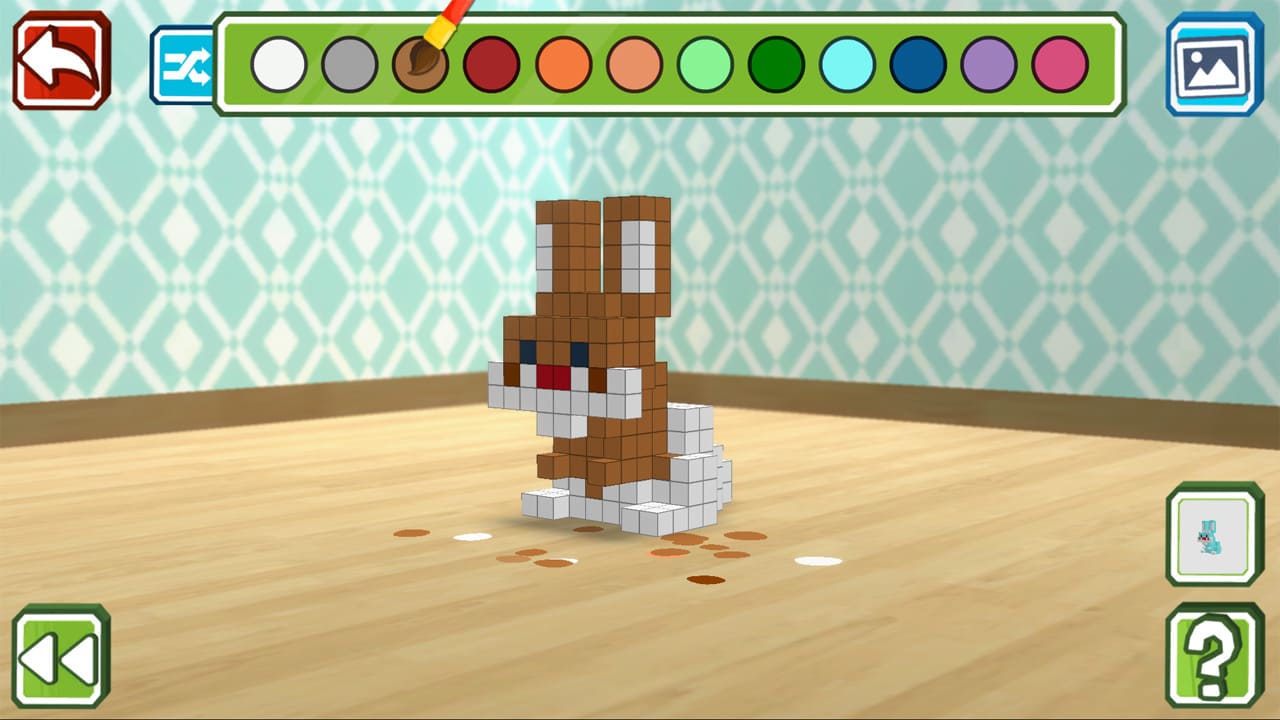The width and height of the screenshot is (1280, 720).
Task: Choose the light green paint color
Action: click(704, 65)
